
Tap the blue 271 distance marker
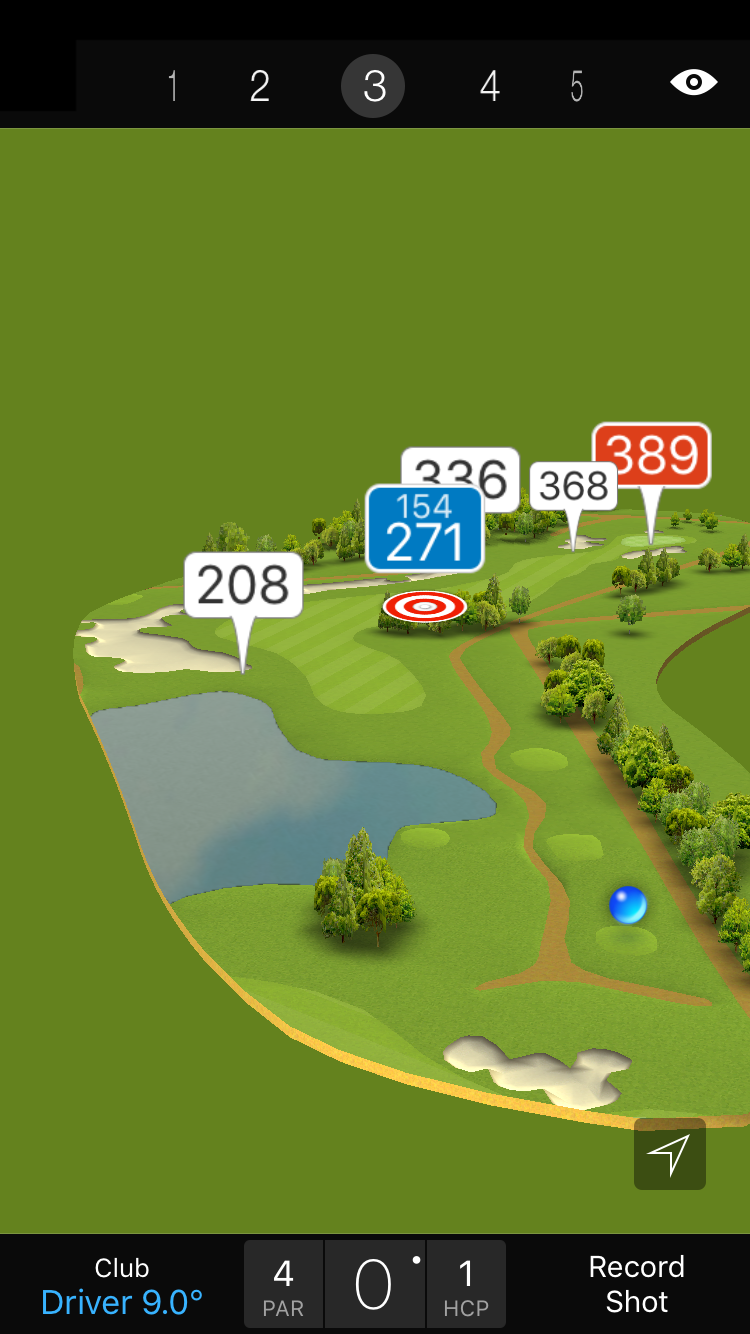click(425, 530)
